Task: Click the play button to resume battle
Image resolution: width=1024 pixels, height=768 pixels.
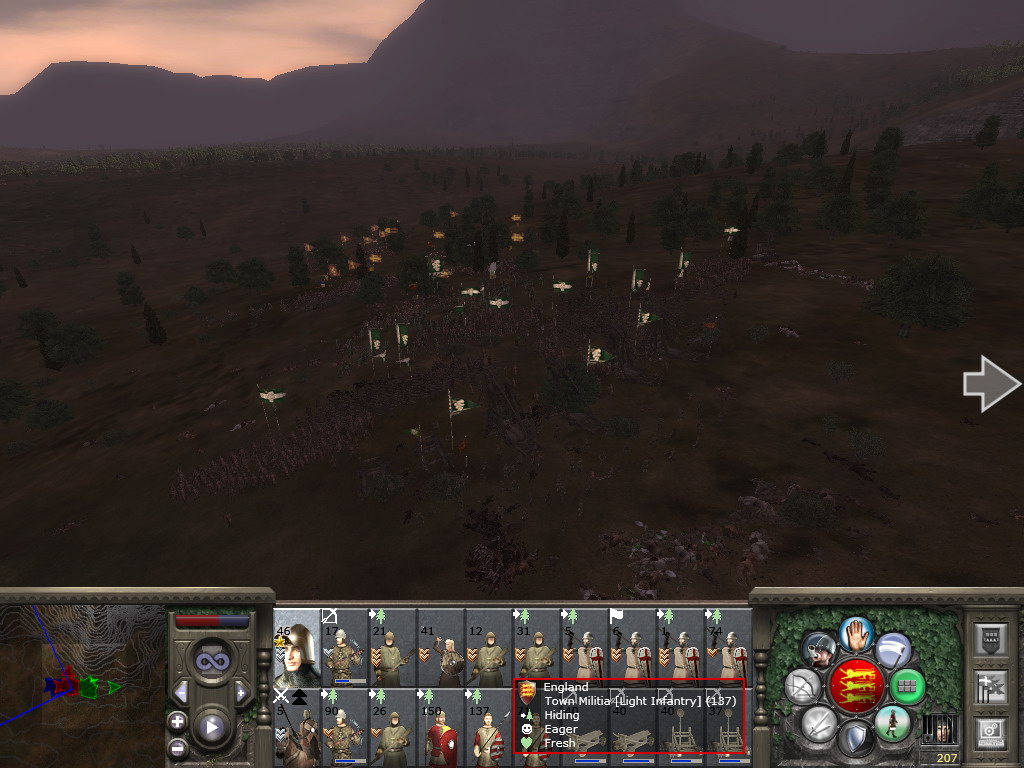Action: pos(212,727)
